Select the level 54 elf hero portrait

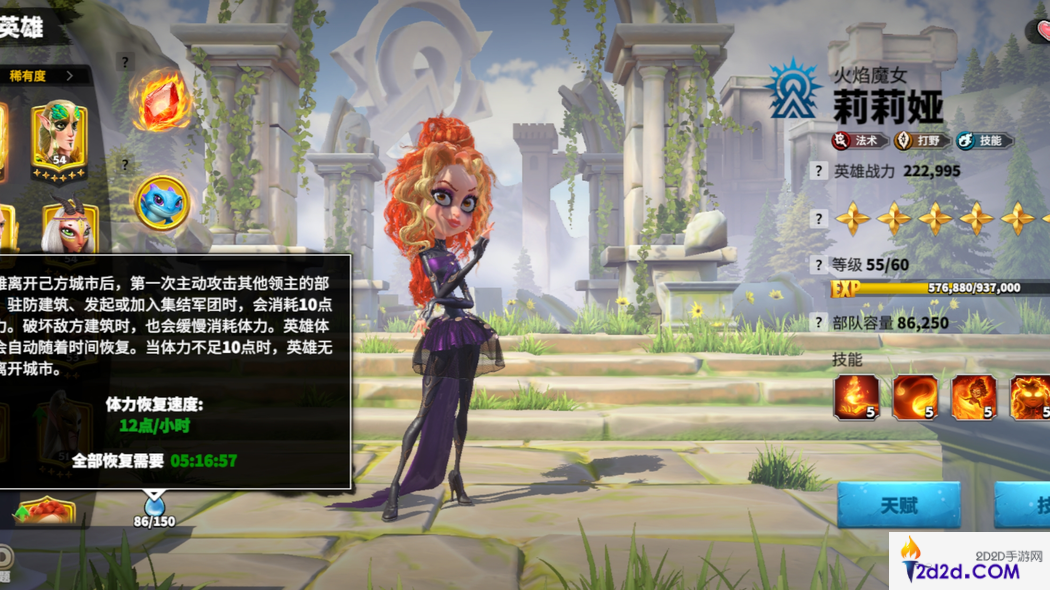(59, 138)
